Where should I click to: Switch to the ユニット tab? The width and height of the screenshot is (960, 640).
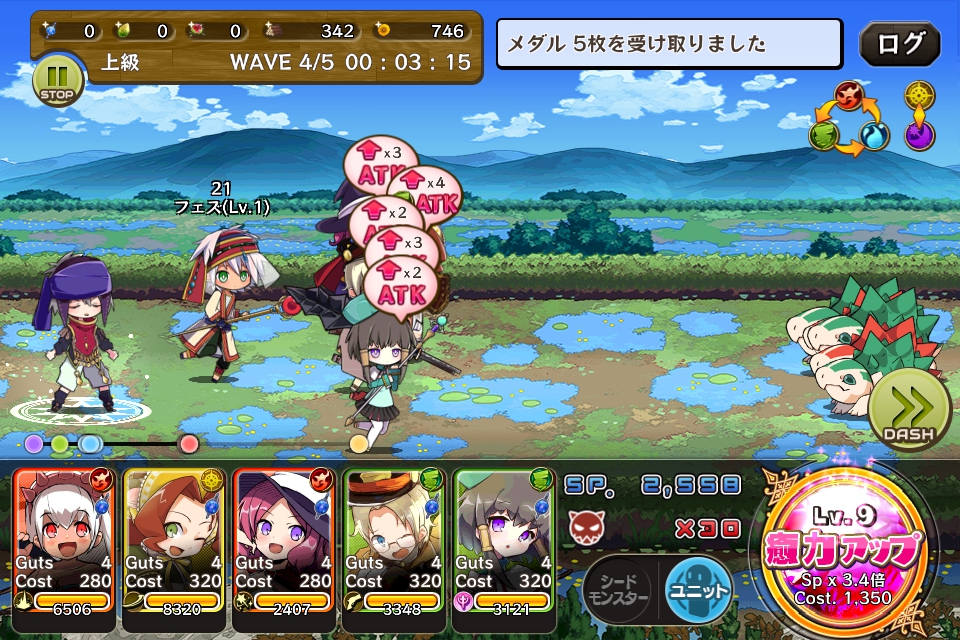pyautogui.click(x=698, y=588)
